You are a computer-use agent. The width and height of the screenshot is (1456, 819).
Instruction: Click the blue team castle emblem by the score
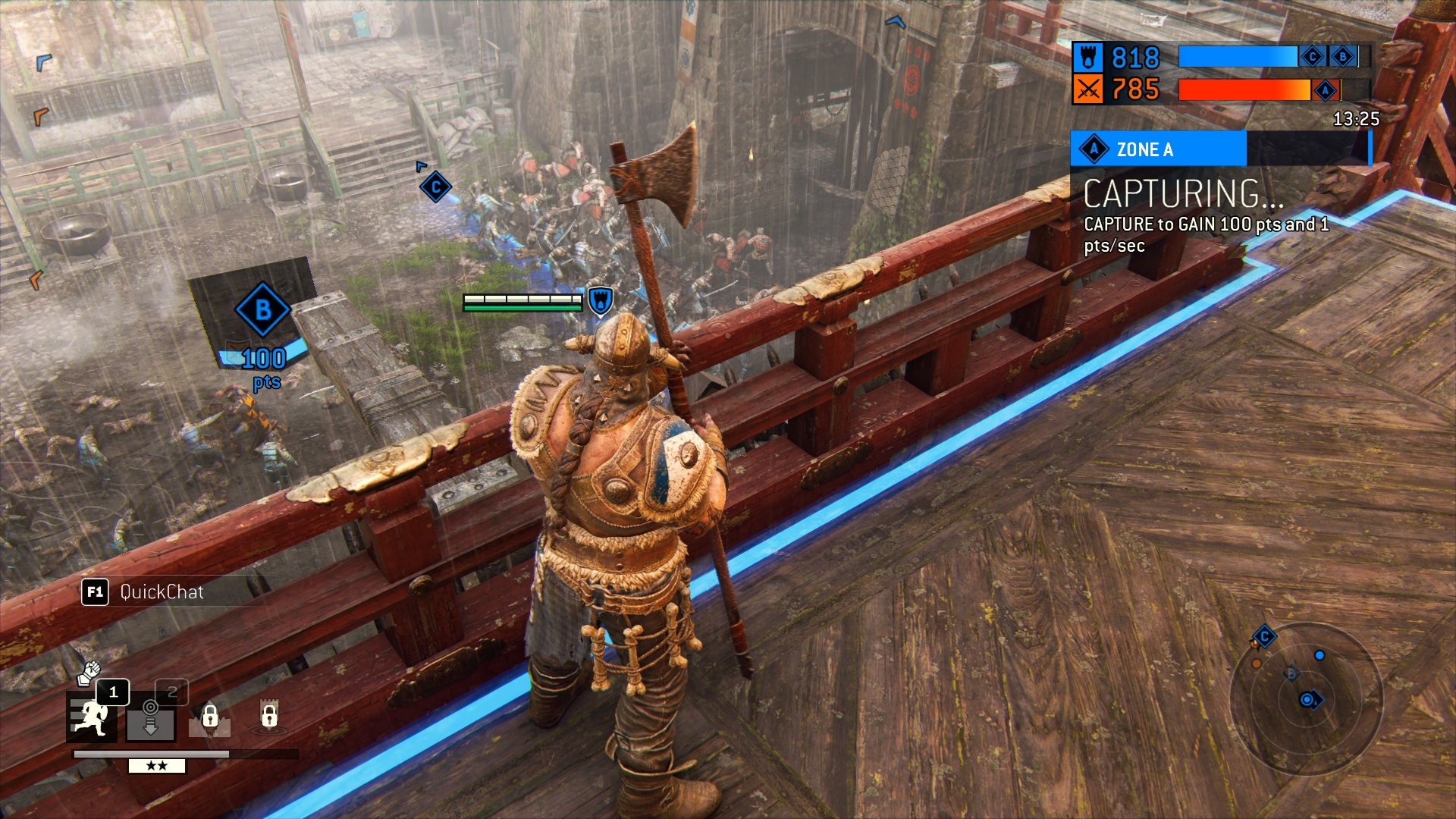(x=1087, y=58)
